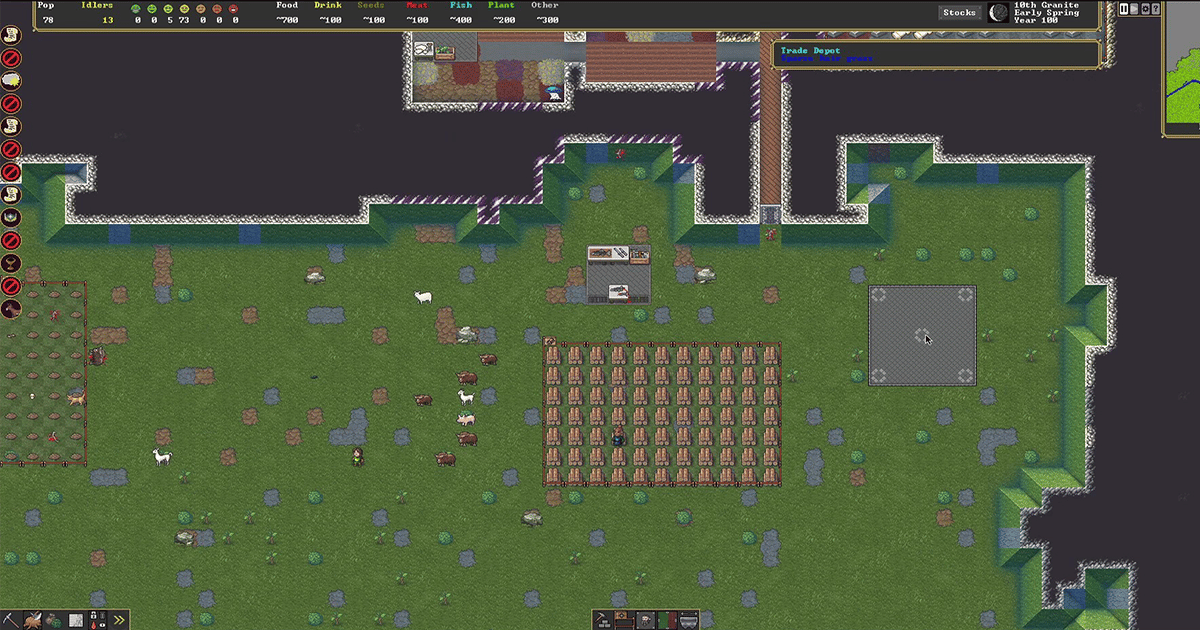Open the hauling minecart menu

(689, 621)
